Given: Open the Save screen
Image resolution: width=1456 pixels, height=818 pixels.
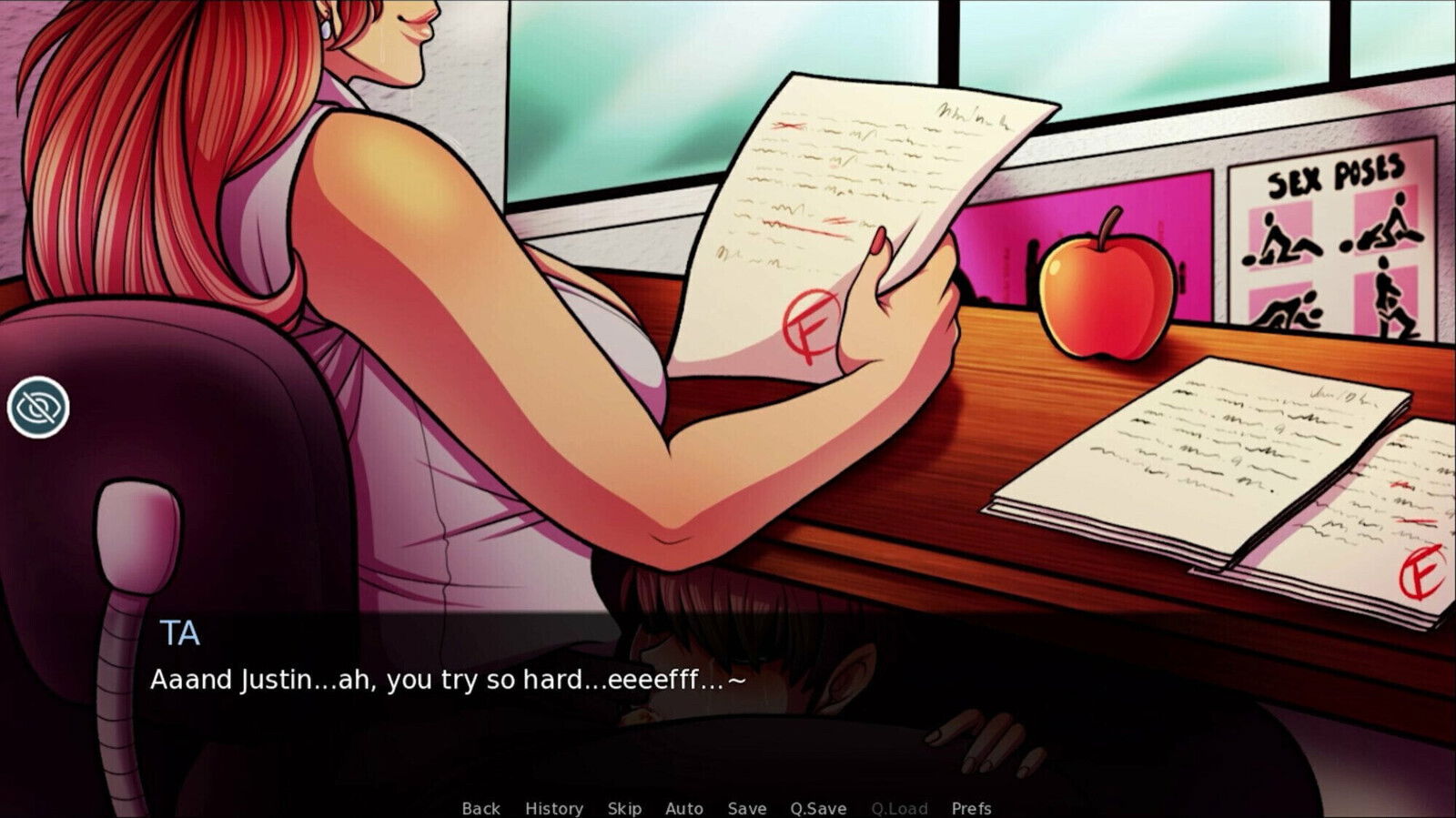Looking at the screenshot, I should (x=746, y=808).
